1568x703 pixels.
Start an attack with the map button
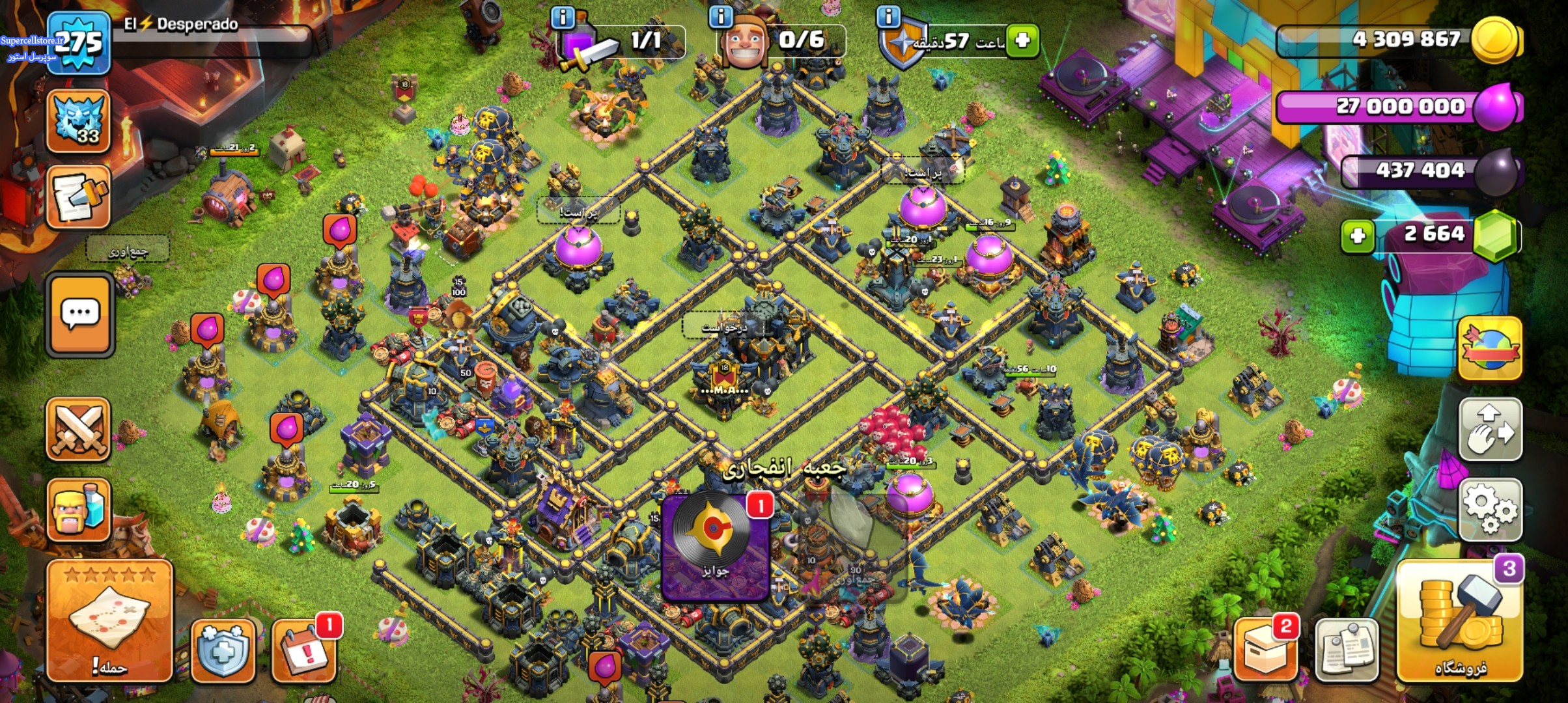pyautogui.click(x=109, y=622)
